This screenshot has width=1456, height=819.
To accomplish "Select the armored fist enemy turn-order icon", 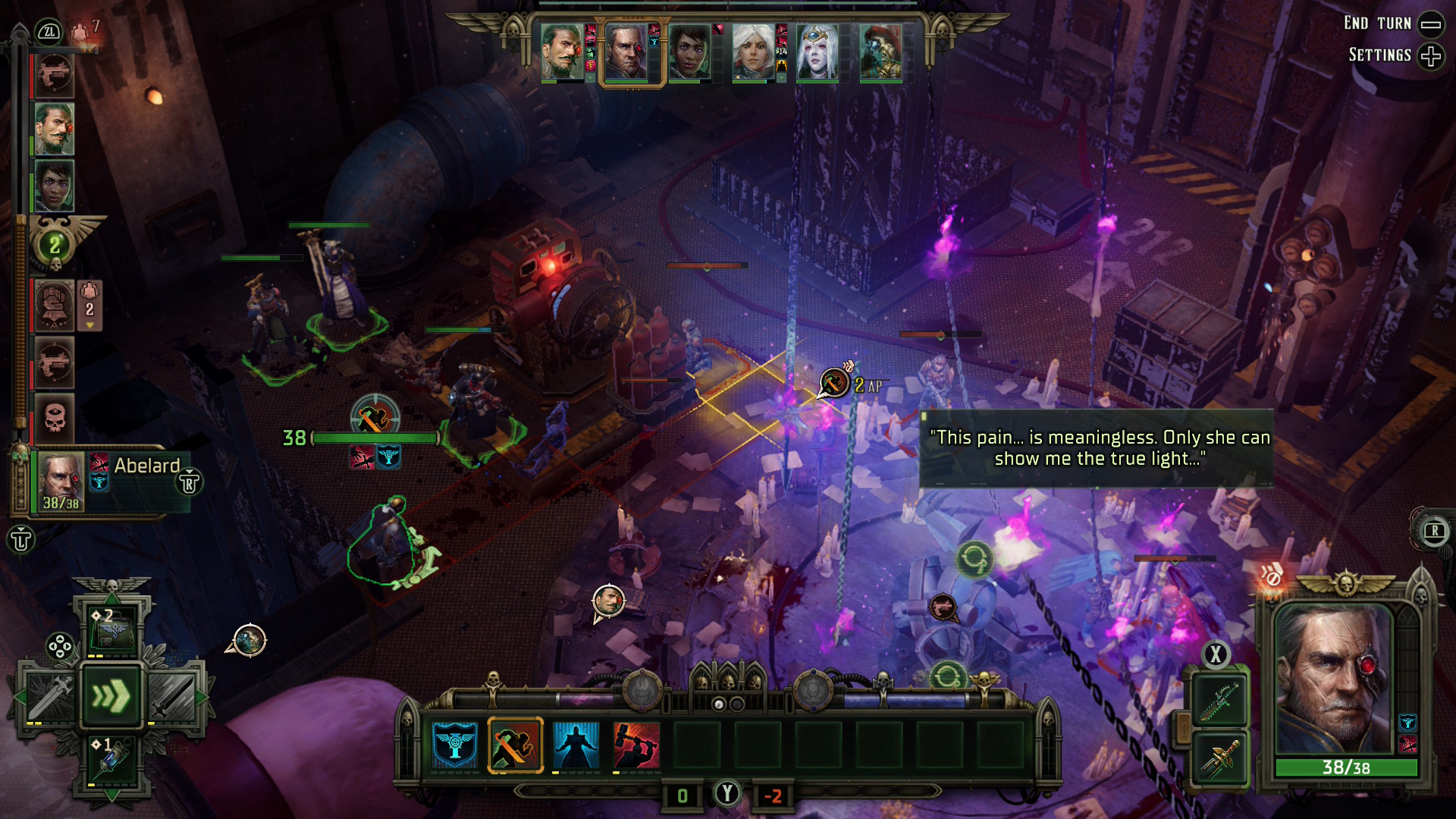I will 54,306.
